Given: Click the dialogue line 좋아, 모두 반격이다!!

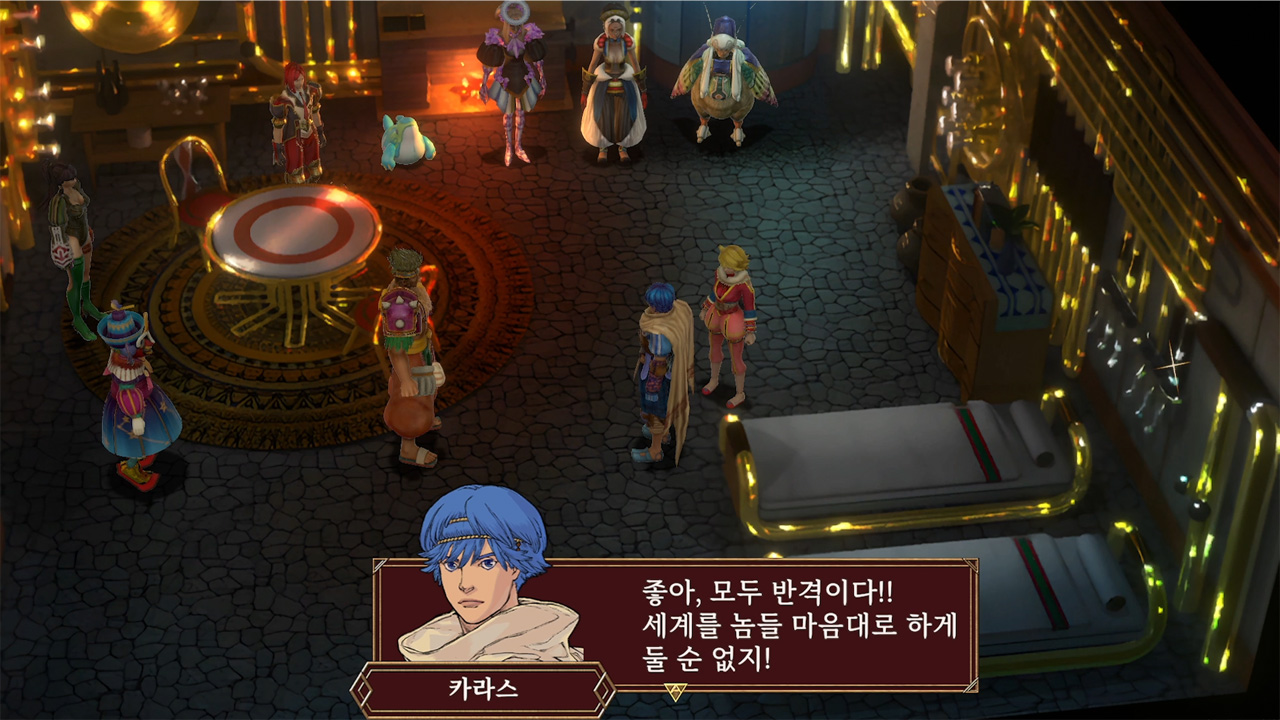Looking at the screenshot, I should coord(765,590).
